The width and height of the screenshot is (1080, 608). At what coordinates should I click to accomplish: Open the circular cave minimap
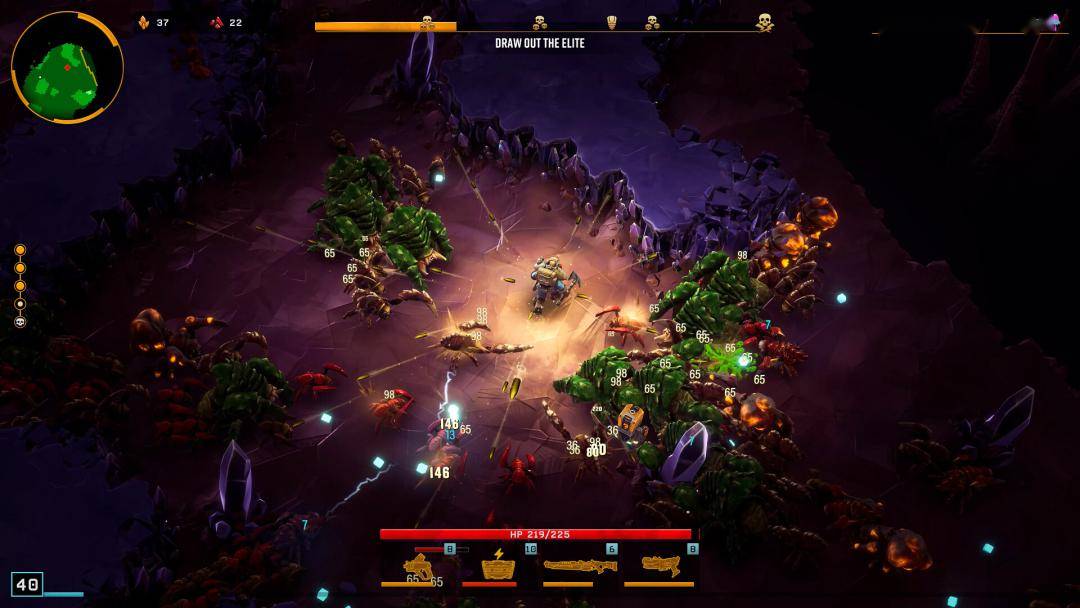coord(67,68)
